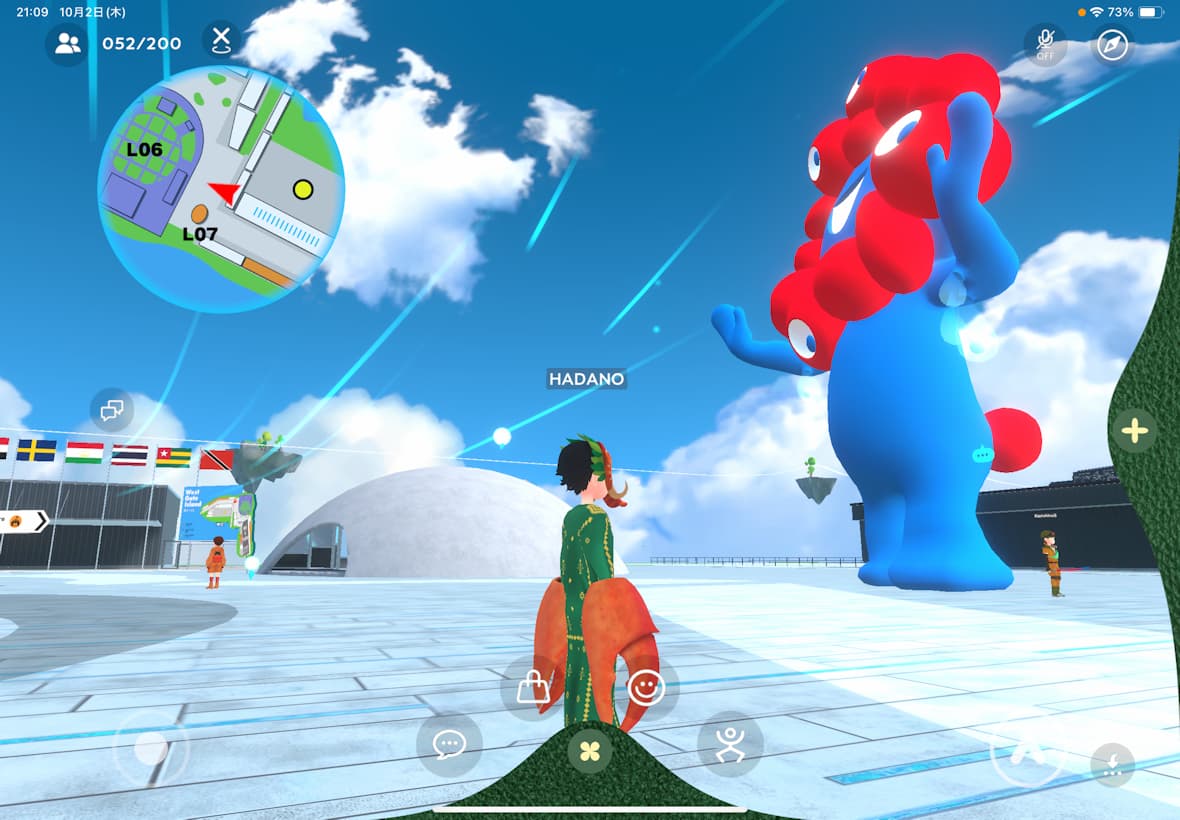Screen dimensions: 1180x820
Task: Tap the jump action button
Action: [1026, 750]
